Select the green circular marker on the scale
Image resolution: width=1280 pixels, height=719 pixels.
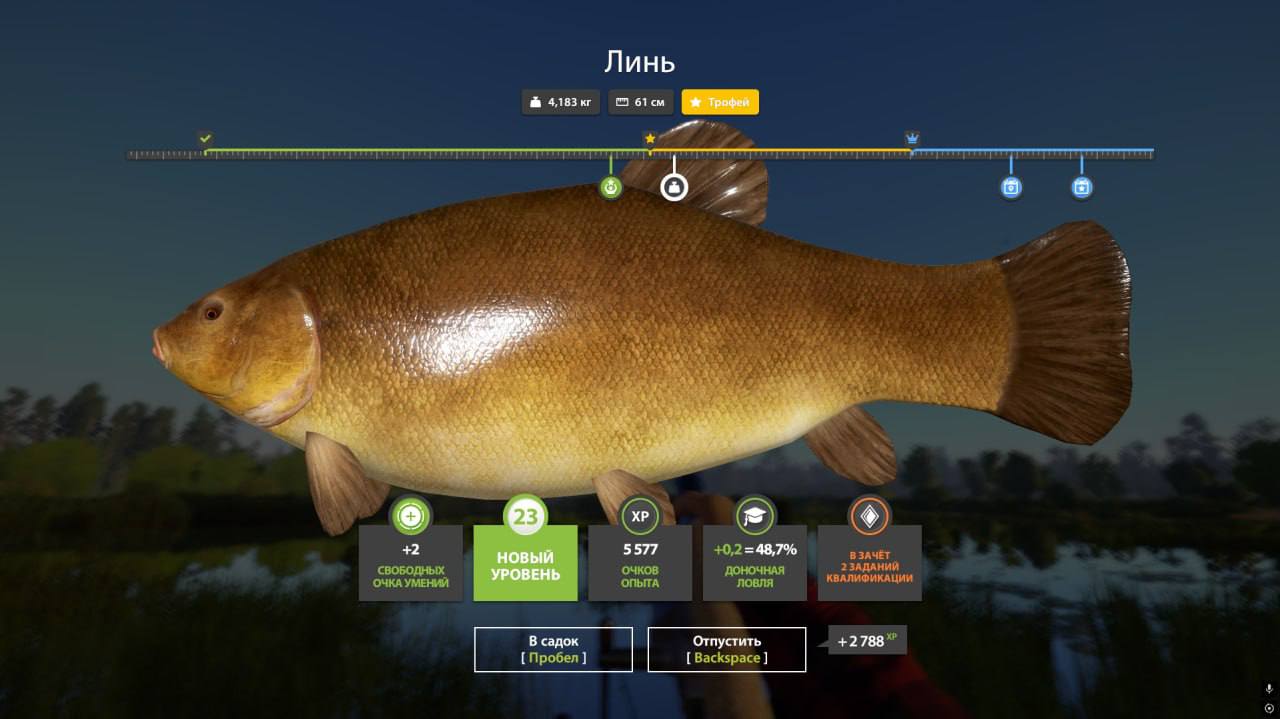(611, 187)
